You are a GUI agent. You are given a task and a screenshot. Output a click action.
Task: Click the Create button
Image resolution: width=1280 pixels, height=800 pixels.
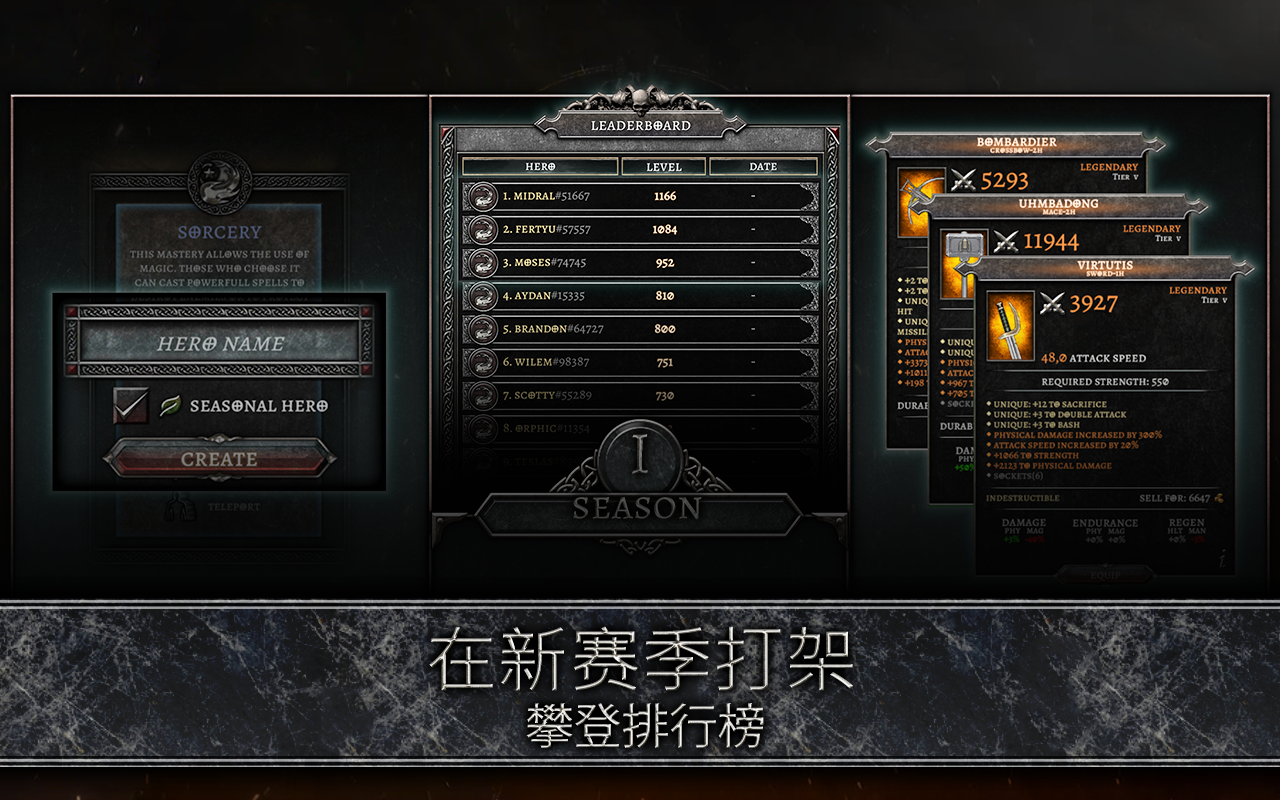[x=219, y=459]
